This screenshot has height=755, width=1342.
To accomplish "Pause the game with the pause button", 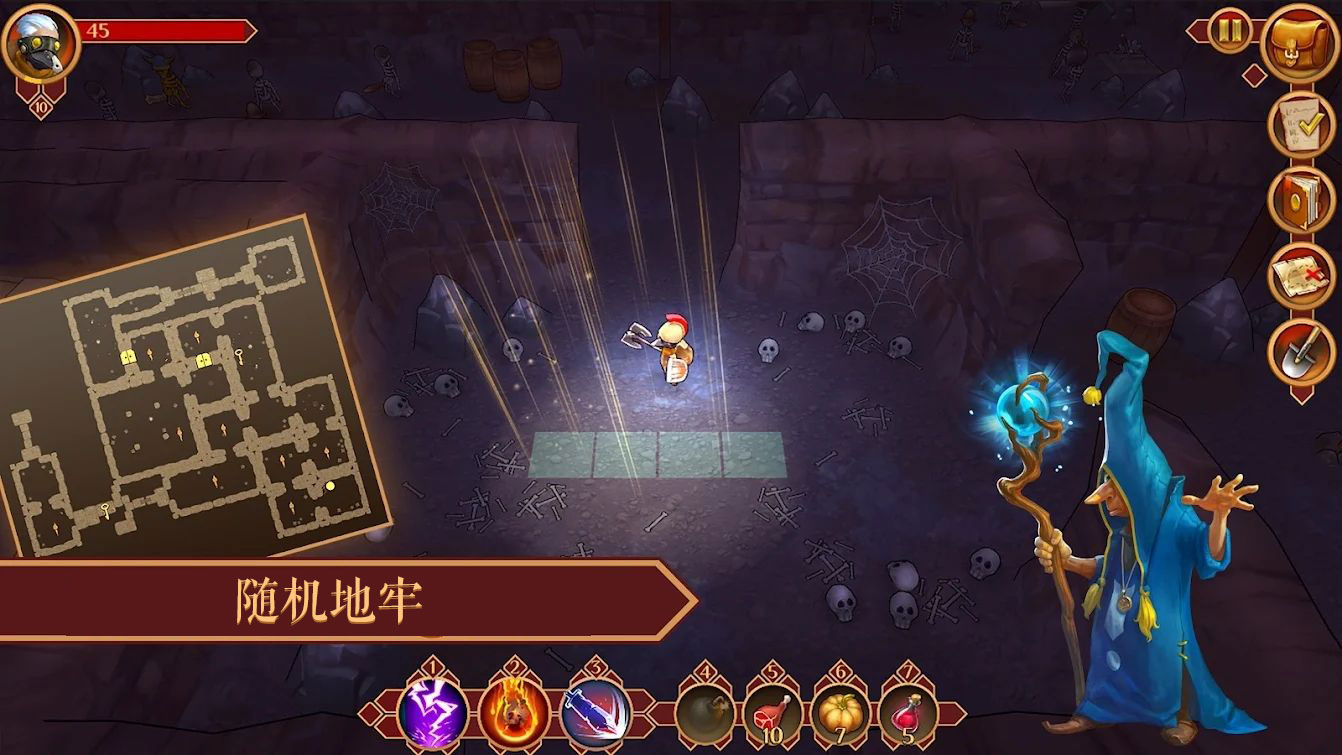I will pos(1229,31).
